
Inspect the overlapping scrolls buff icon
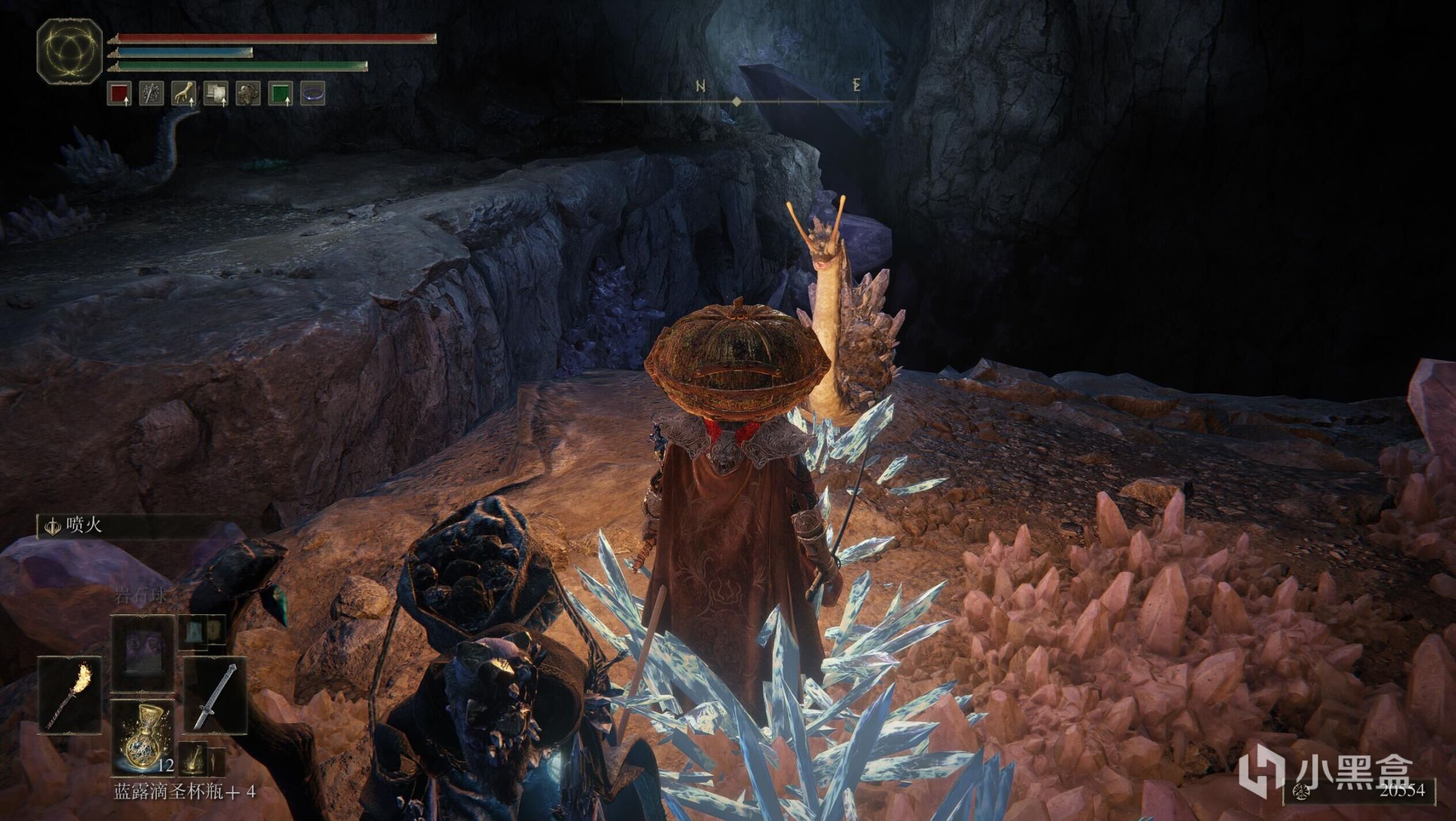pos(216,93)
